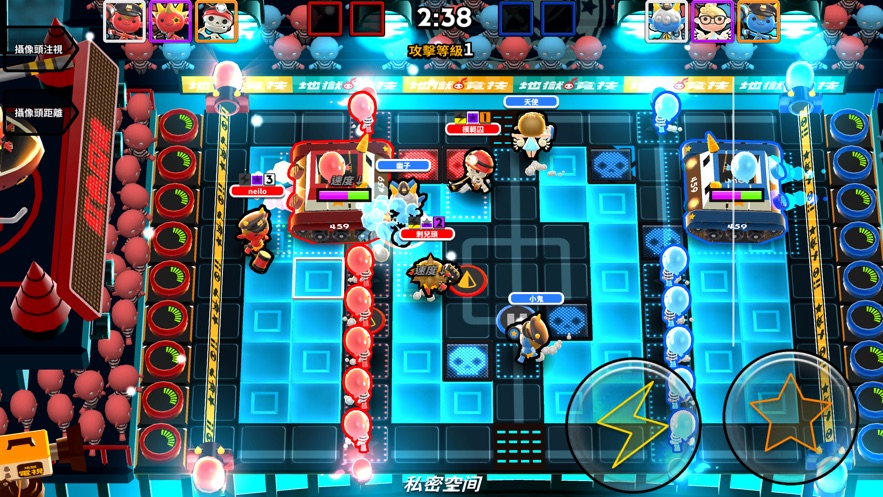The image size is (883, 497).
Task: Choose the red spiky-crowned devil portrait
Action: 170,20
